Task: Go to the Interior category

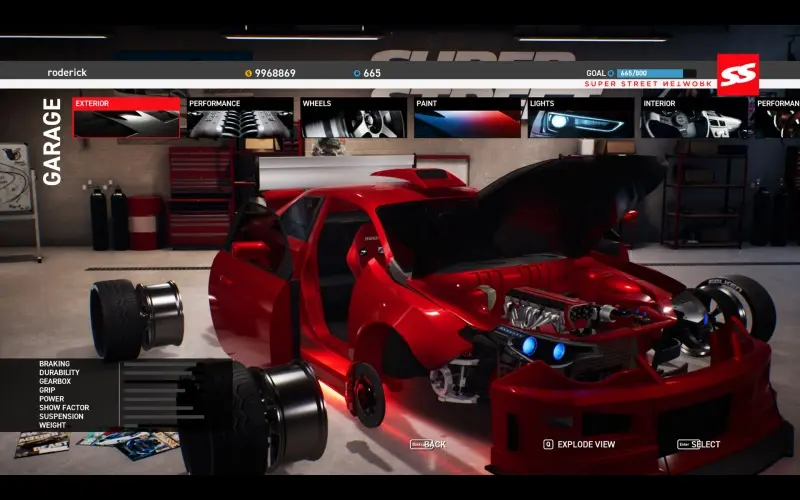Action: pyautogui.click(x=693, y=118)
